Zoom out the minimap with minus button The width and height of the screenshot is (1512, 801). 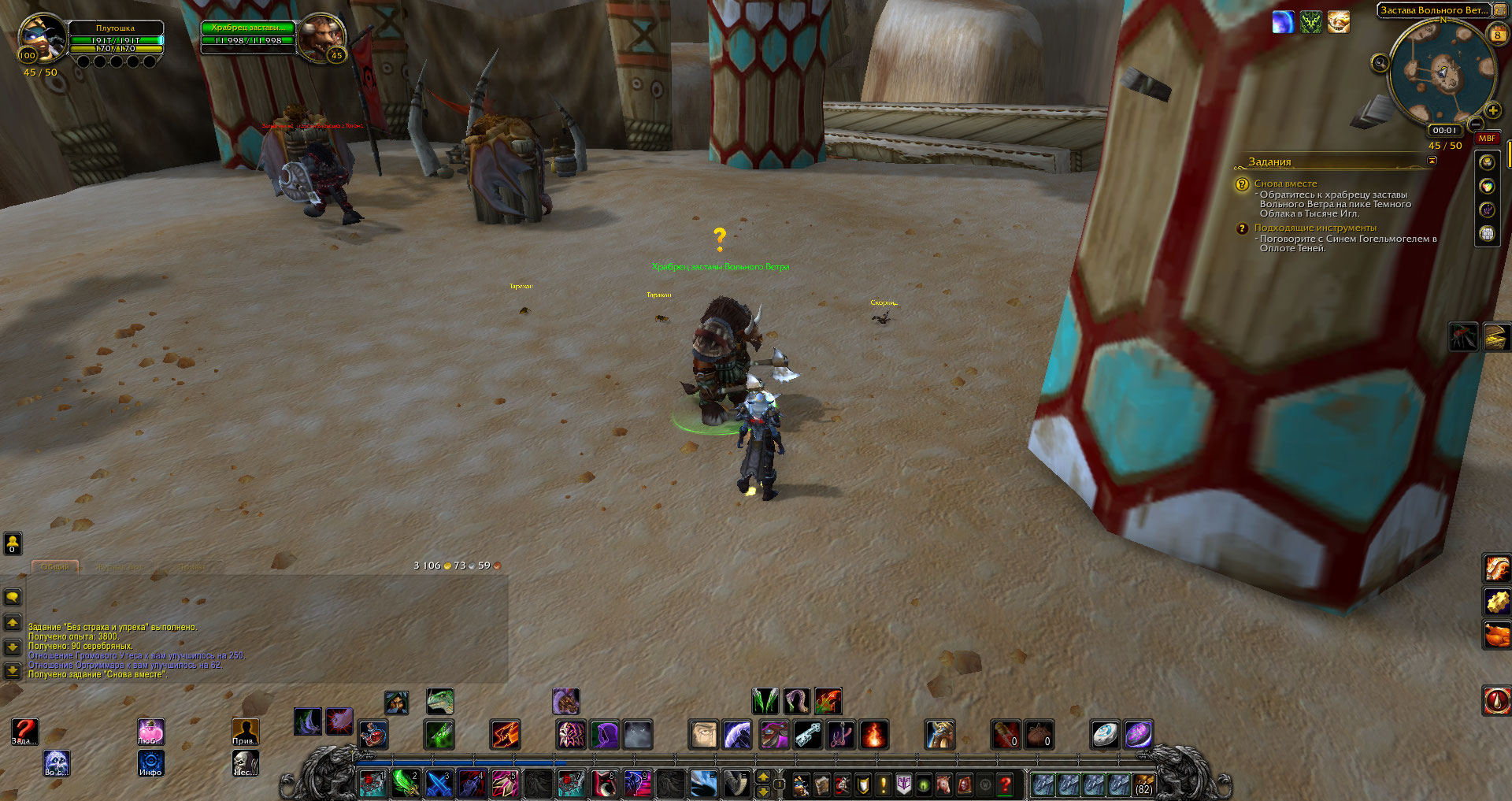[1476, 124]
